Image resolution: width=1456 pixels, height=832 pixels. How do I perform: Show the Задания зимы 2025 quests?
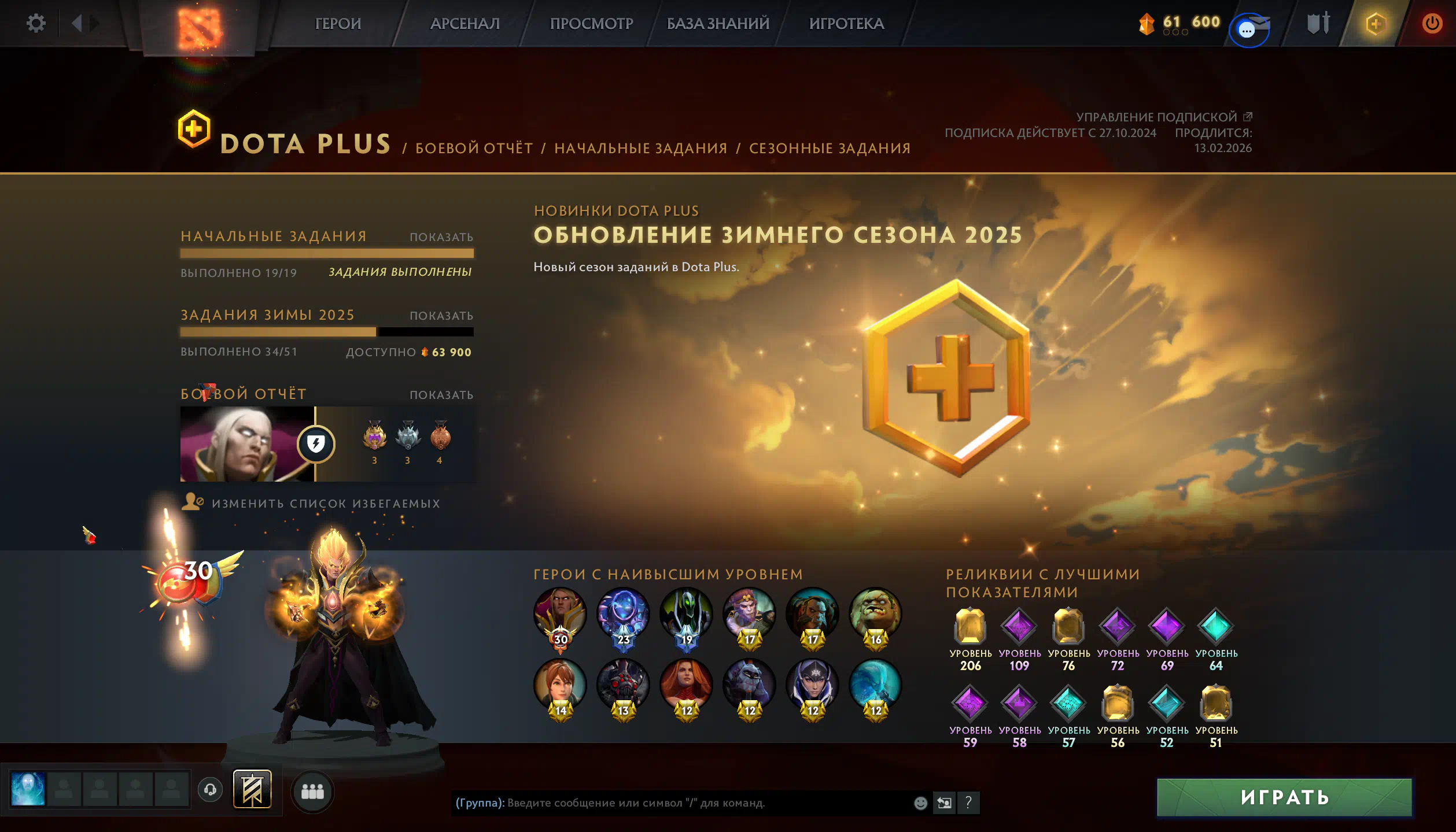pos(441,316)
